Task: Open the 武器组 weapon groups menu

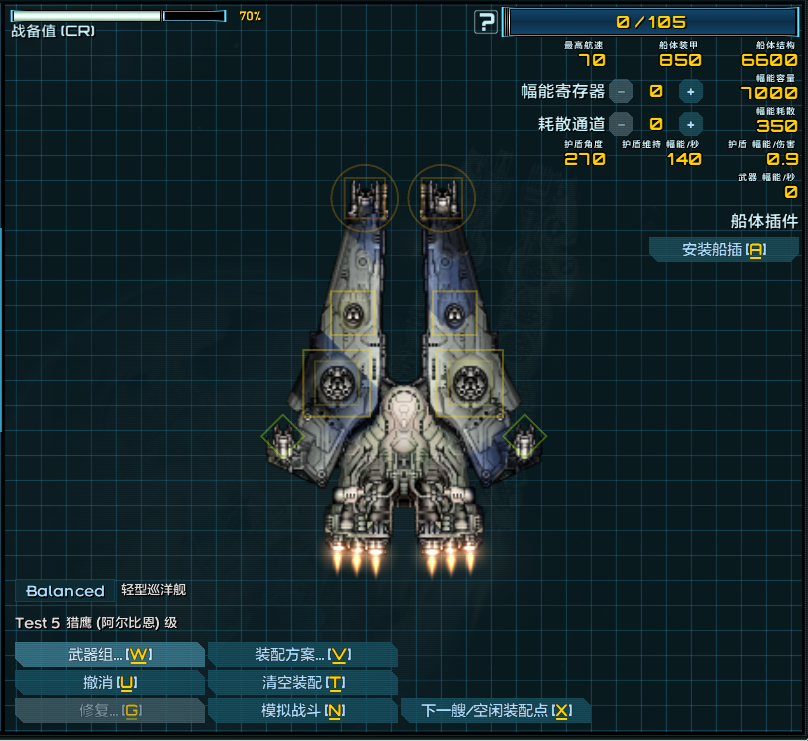Action: [x=109, y=654]
